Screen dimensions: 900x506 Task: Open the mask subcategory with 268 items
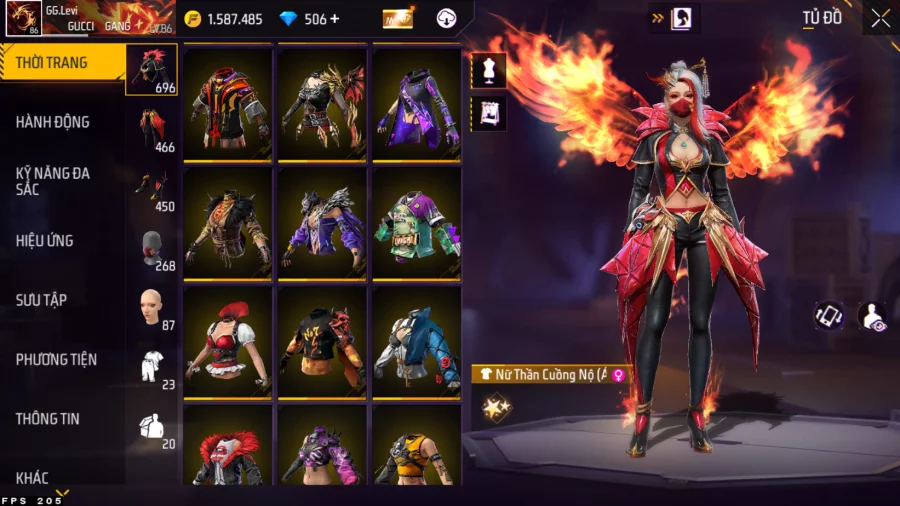[x=152, y=249]
